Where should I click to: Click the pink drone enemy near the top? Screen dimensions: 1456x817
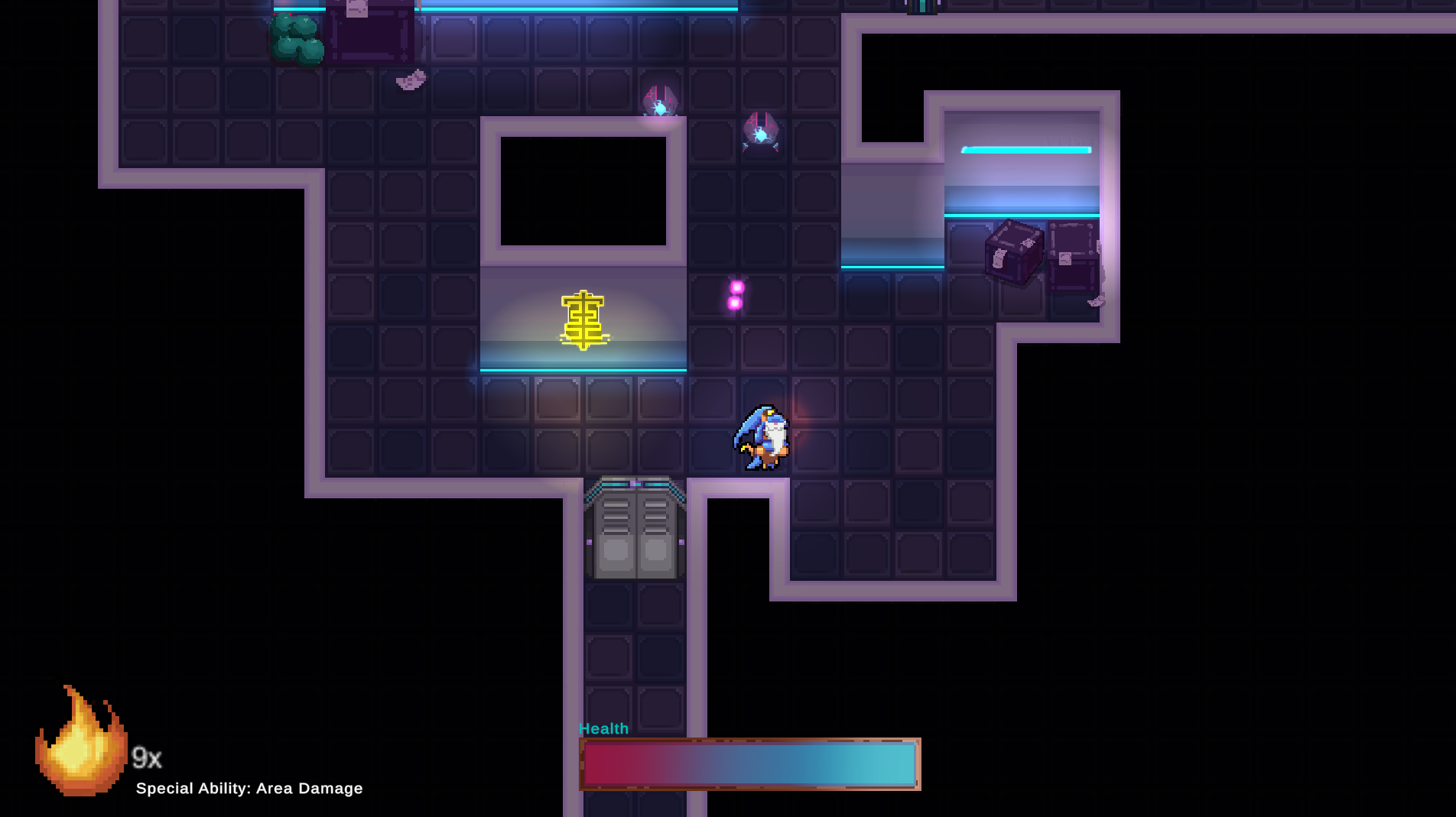coord(660,98)
